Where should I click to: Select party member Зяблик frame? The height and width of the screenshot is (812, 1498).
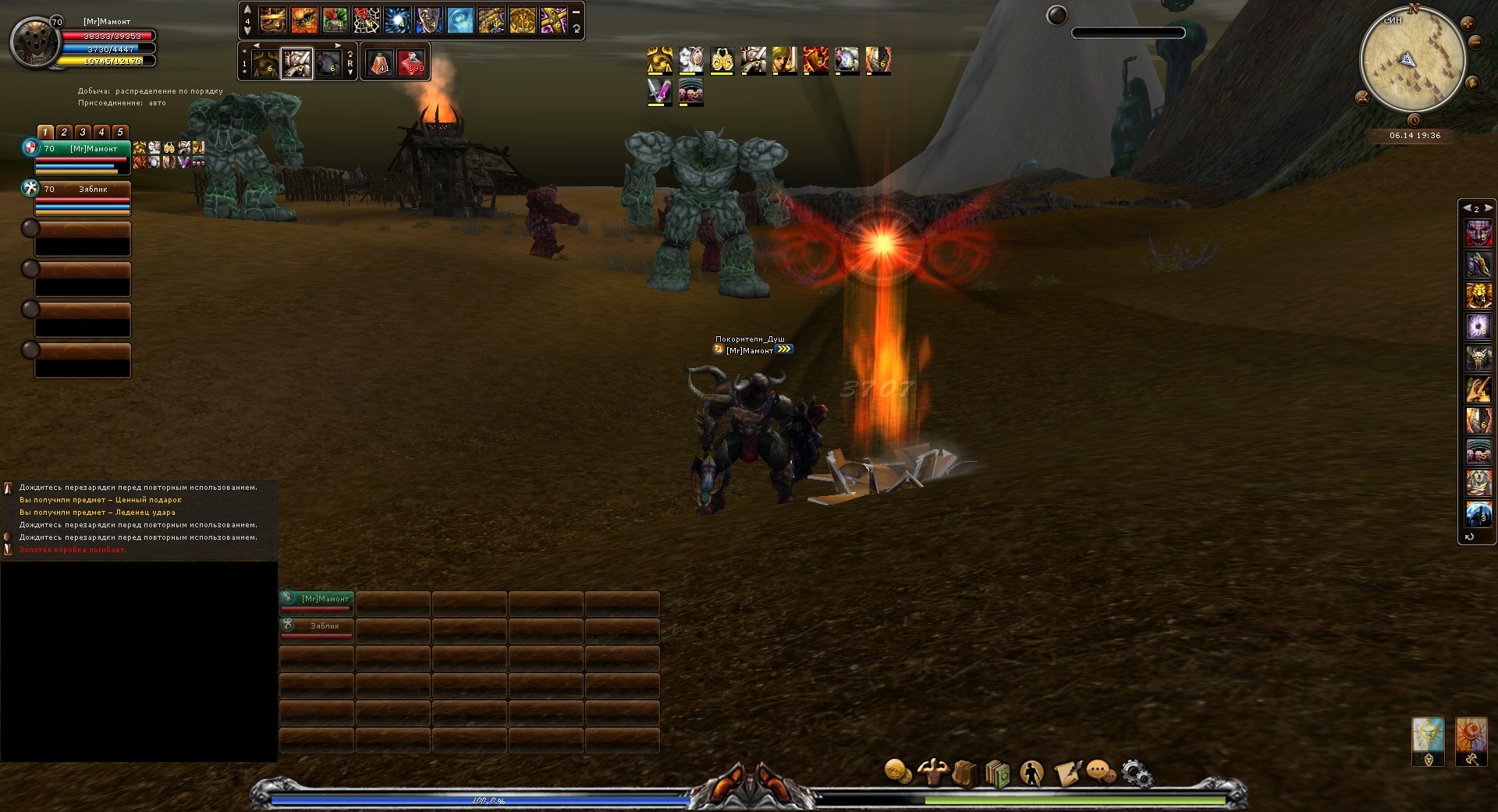[82, 197]
